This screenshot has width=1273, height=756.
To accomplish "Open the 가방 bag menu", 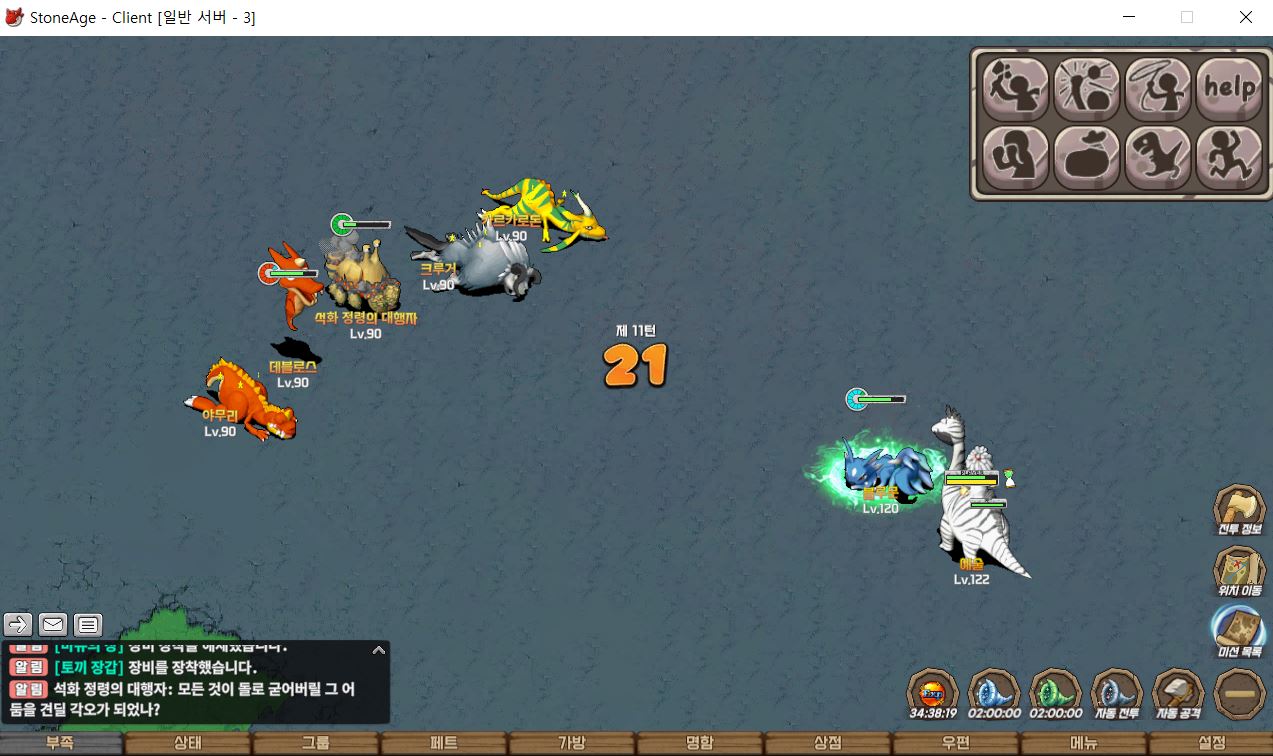I will (572, 743).
